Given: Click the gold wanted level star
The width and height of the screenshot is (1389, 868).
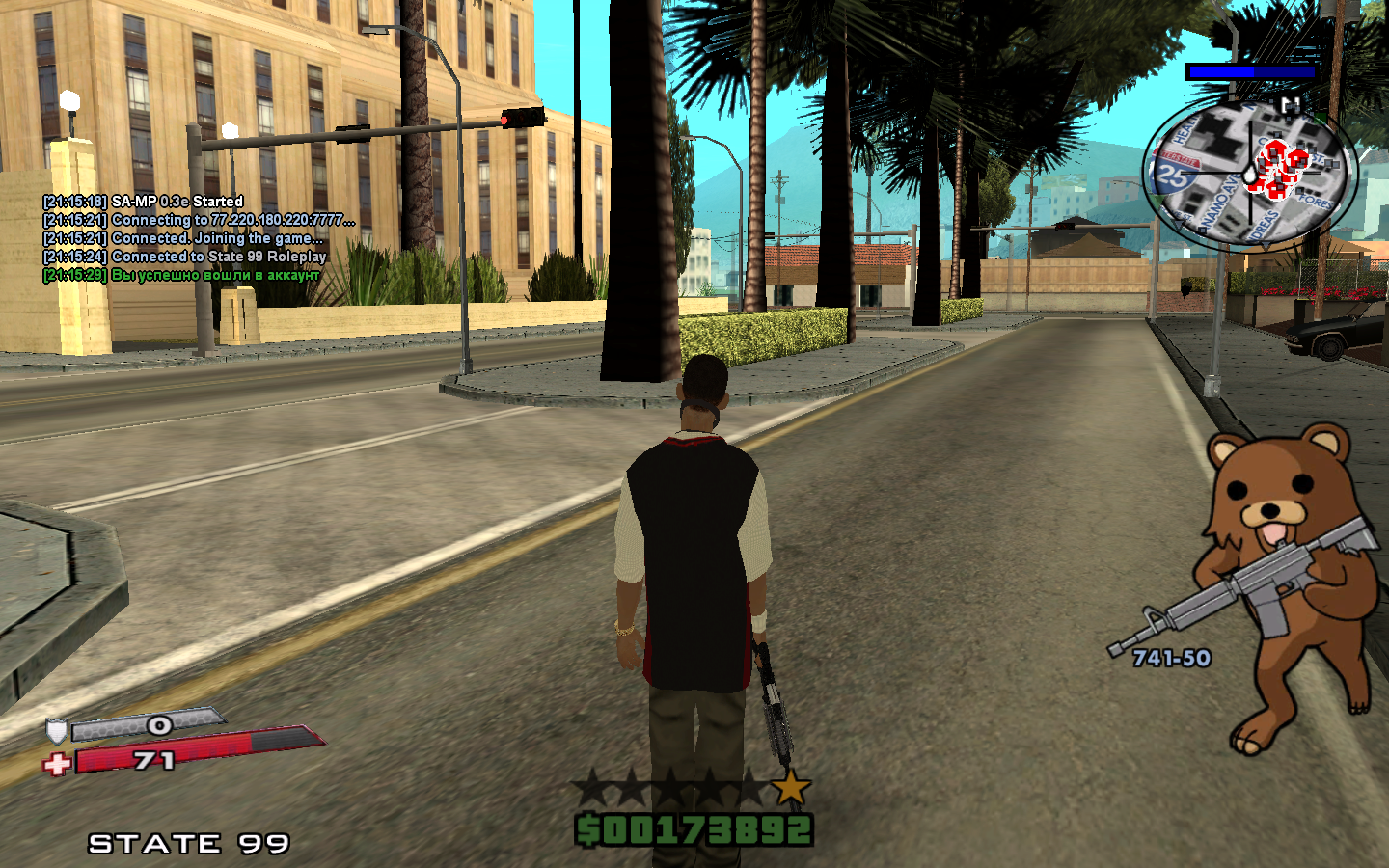Looking at the screenshot, I should (791, 787).
